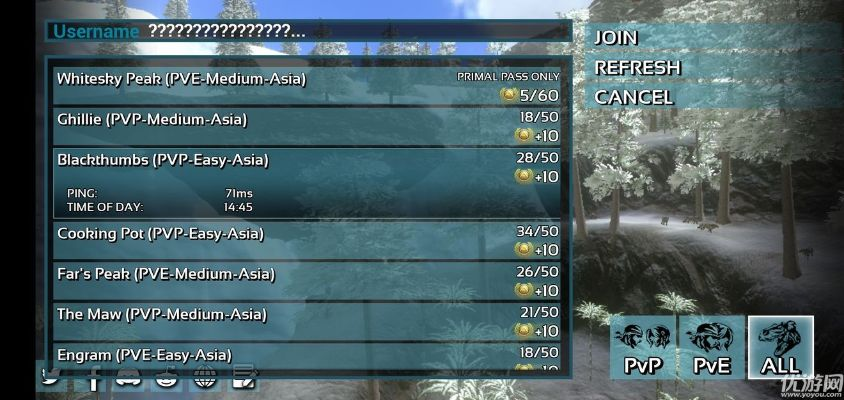The height and width of the screenshot is (400, 844).
Task: Refresh the server list
Action: (638, 67)
